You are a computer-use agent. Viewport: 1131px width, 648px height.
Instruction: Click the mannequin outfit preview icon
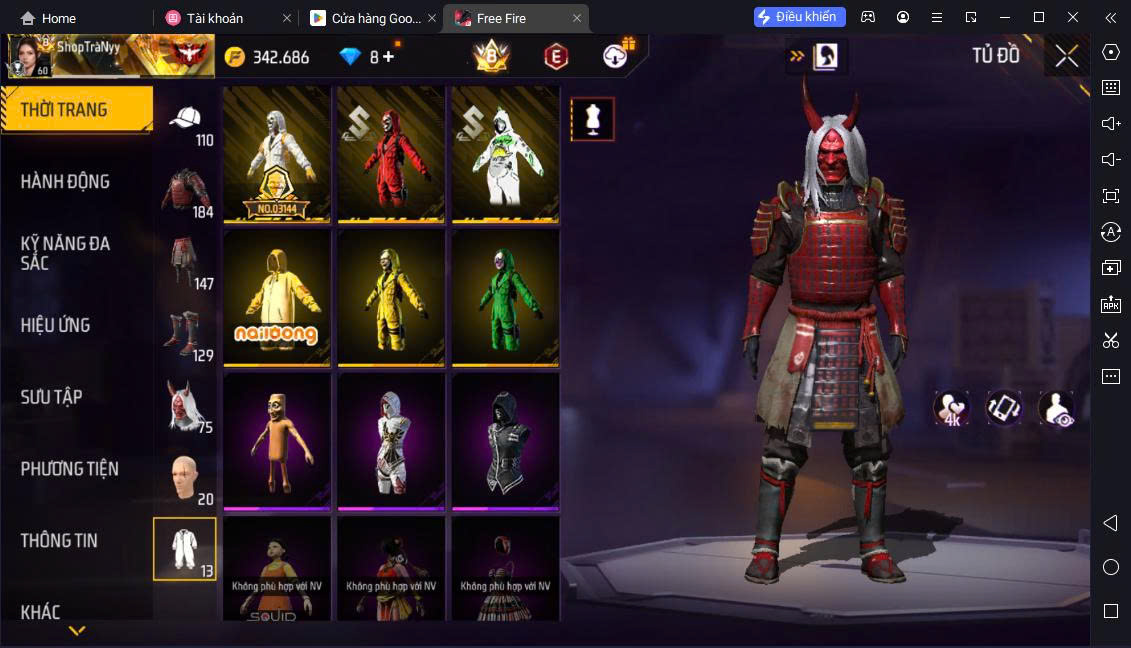click(592, 119)
